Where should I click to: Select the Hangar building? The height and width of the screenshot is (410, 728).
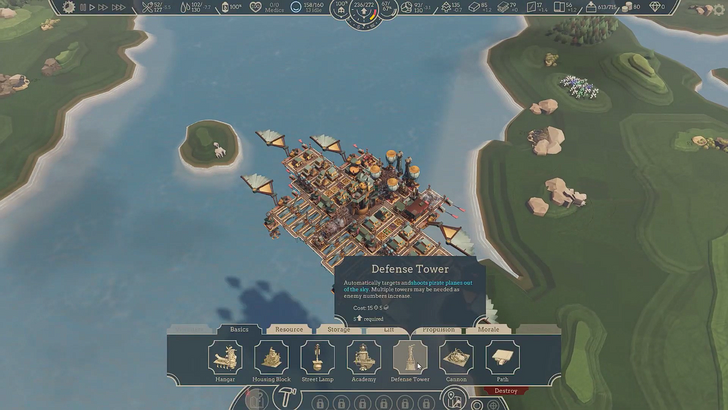225,359
